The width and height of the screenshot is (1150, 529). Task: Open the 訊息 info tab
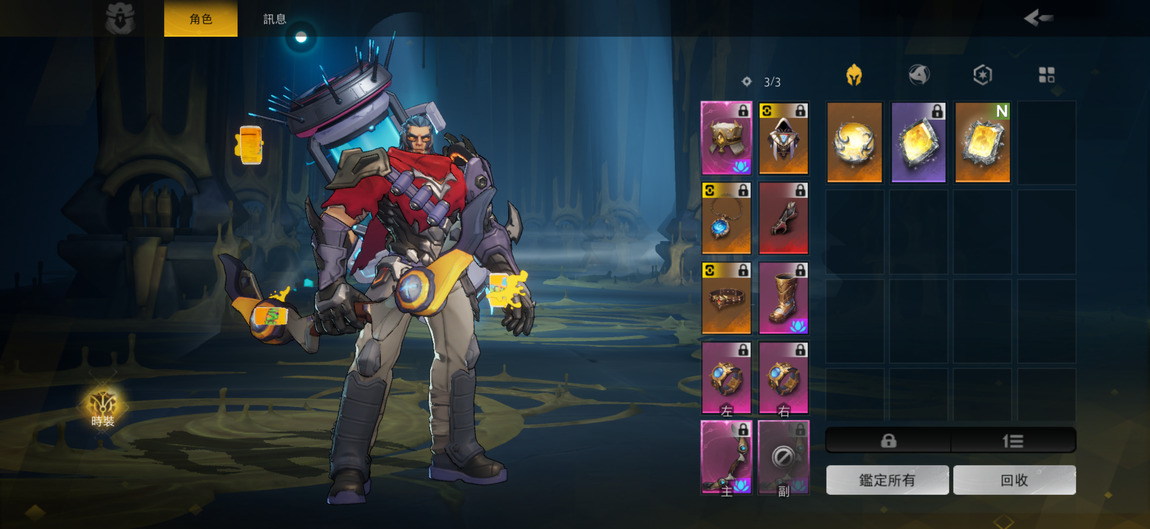[275, 19]
